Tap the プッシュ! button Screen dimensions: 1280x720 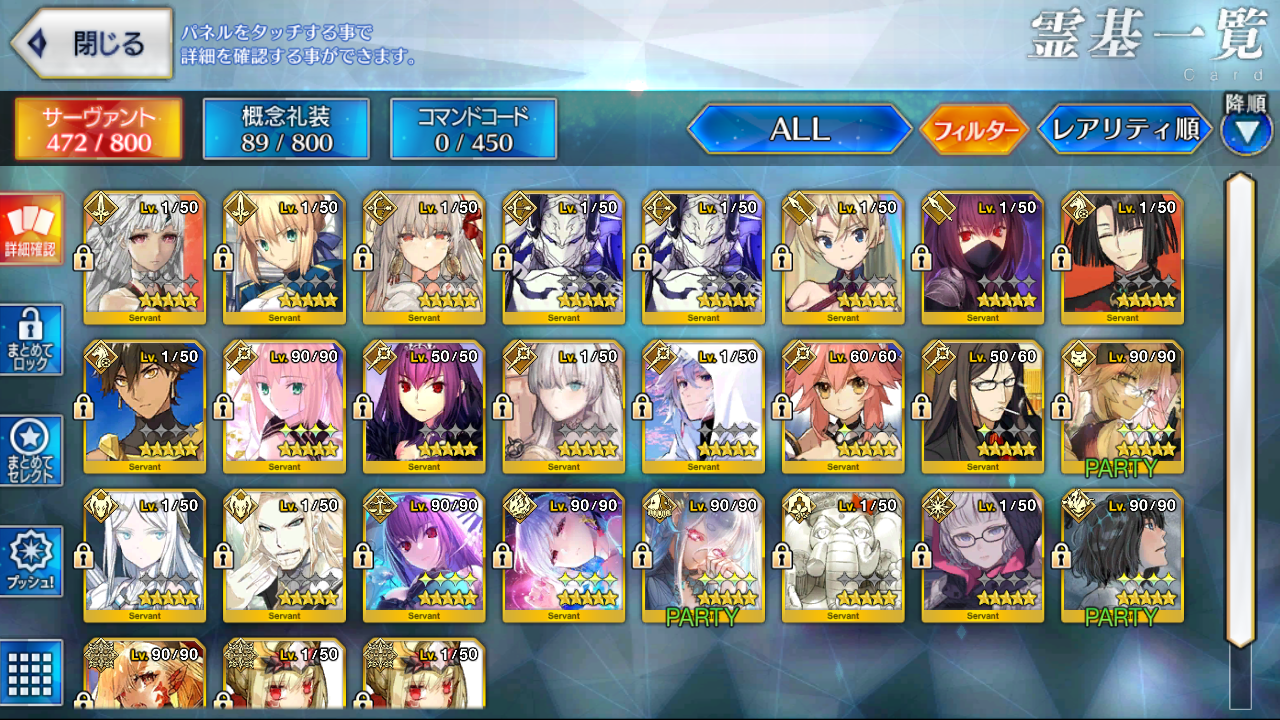click(x=31, y=562)
